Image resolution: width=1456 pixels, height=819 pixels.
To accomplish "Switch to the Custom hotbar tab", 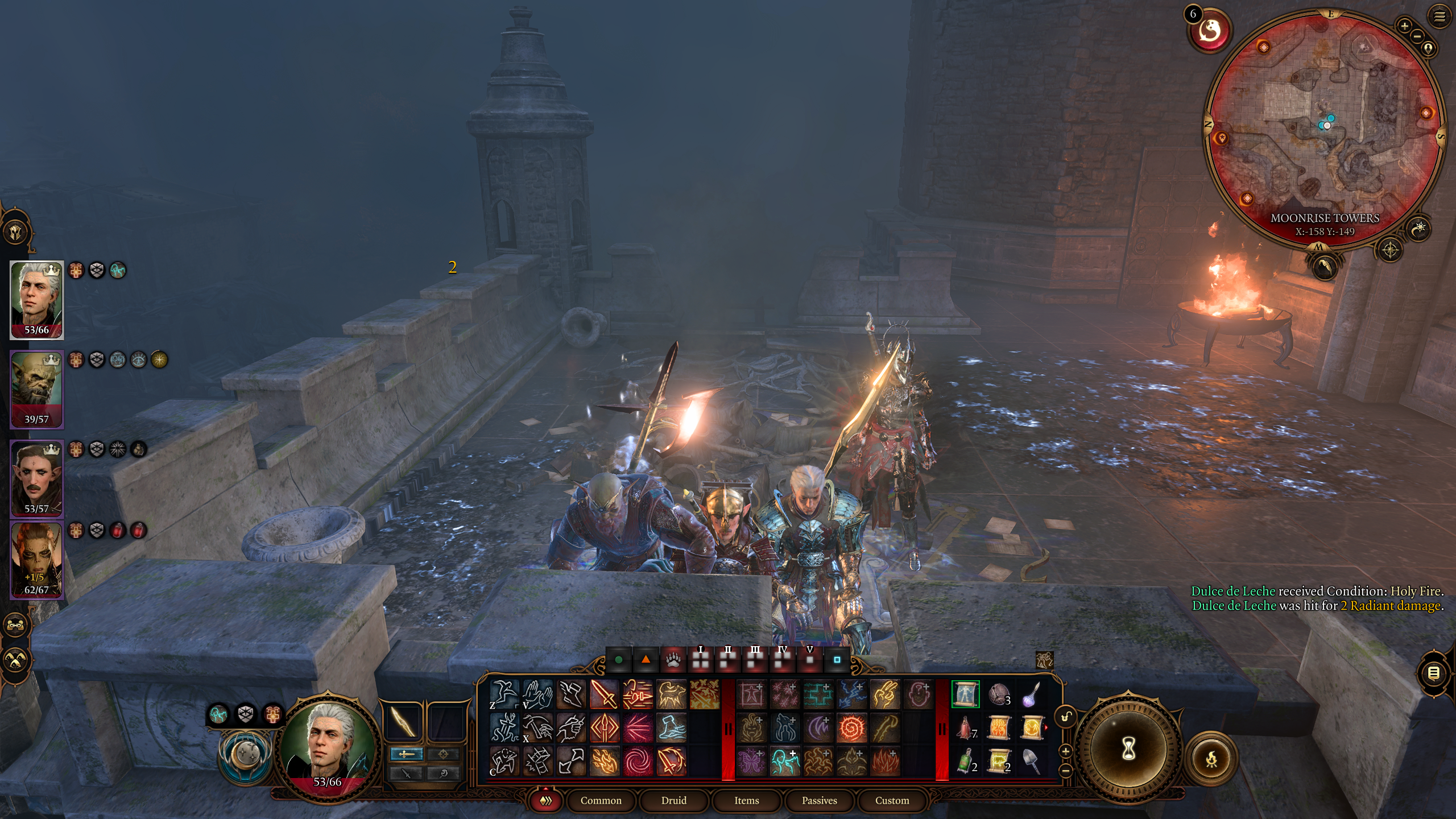I will point(892,800).
